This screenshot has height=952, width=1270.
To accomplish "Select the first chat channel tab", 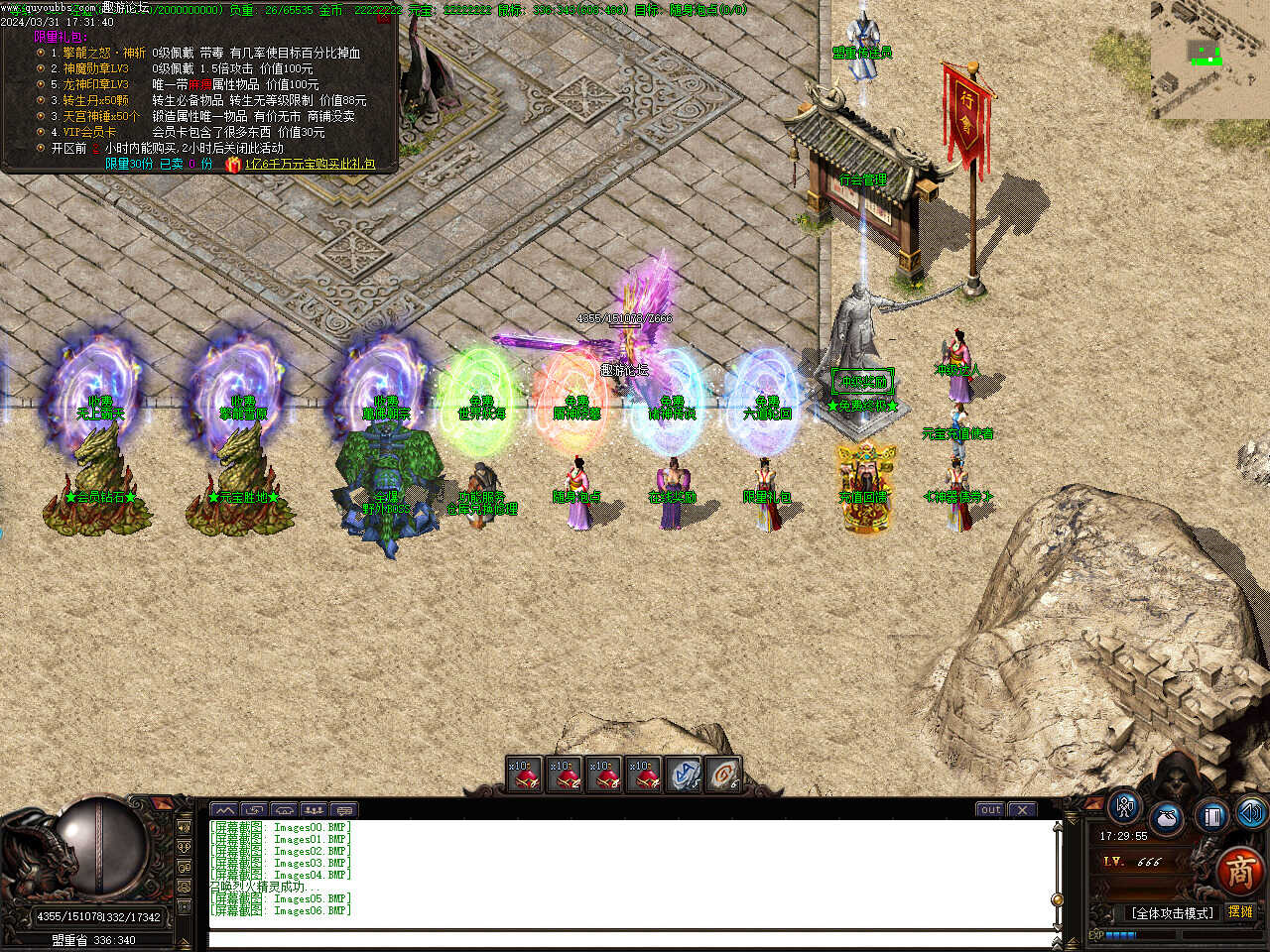I will click(x=225, y=810).
